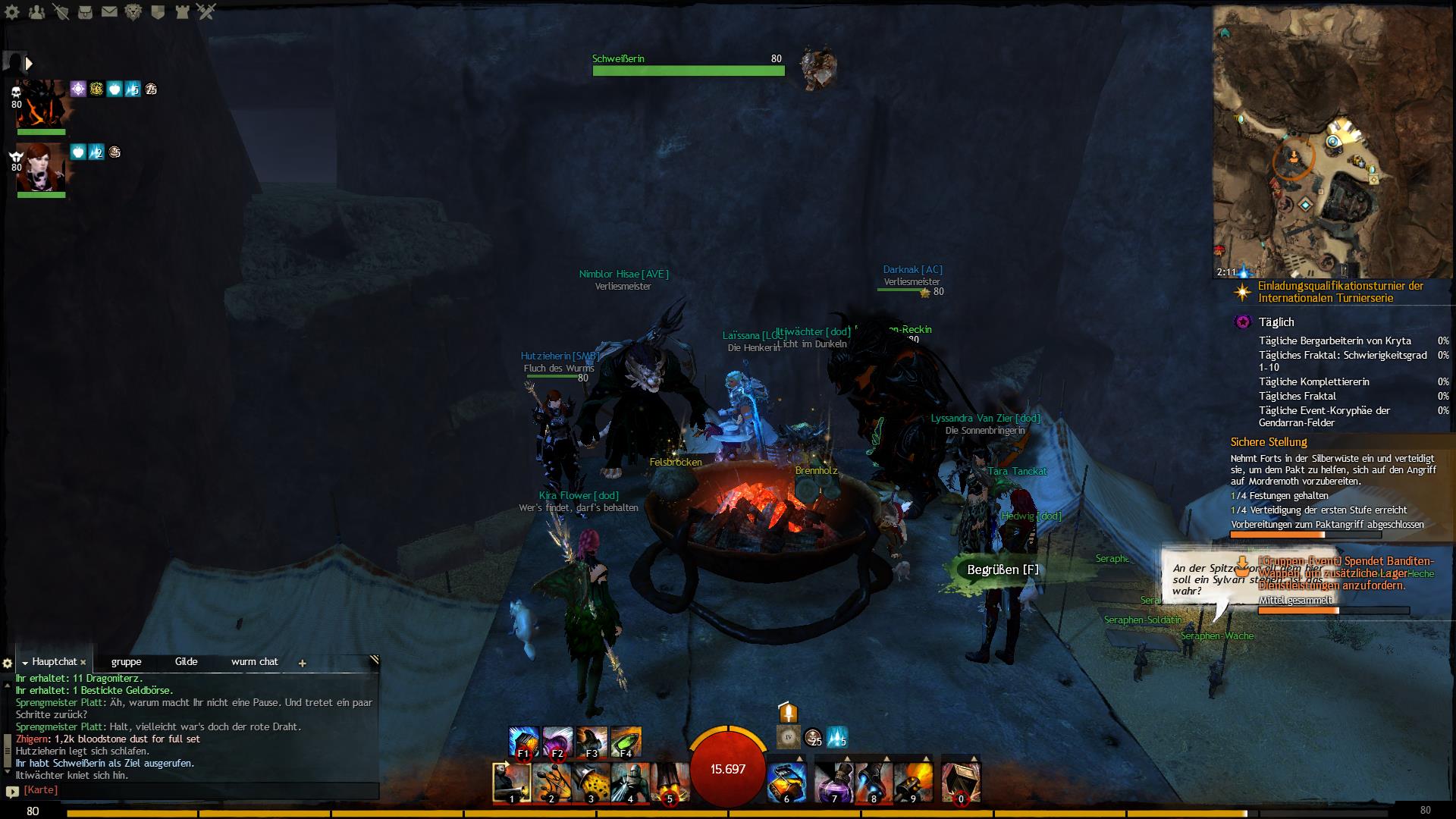Open the crossed swords PvP icon
1456x819 pixels.
206,11
